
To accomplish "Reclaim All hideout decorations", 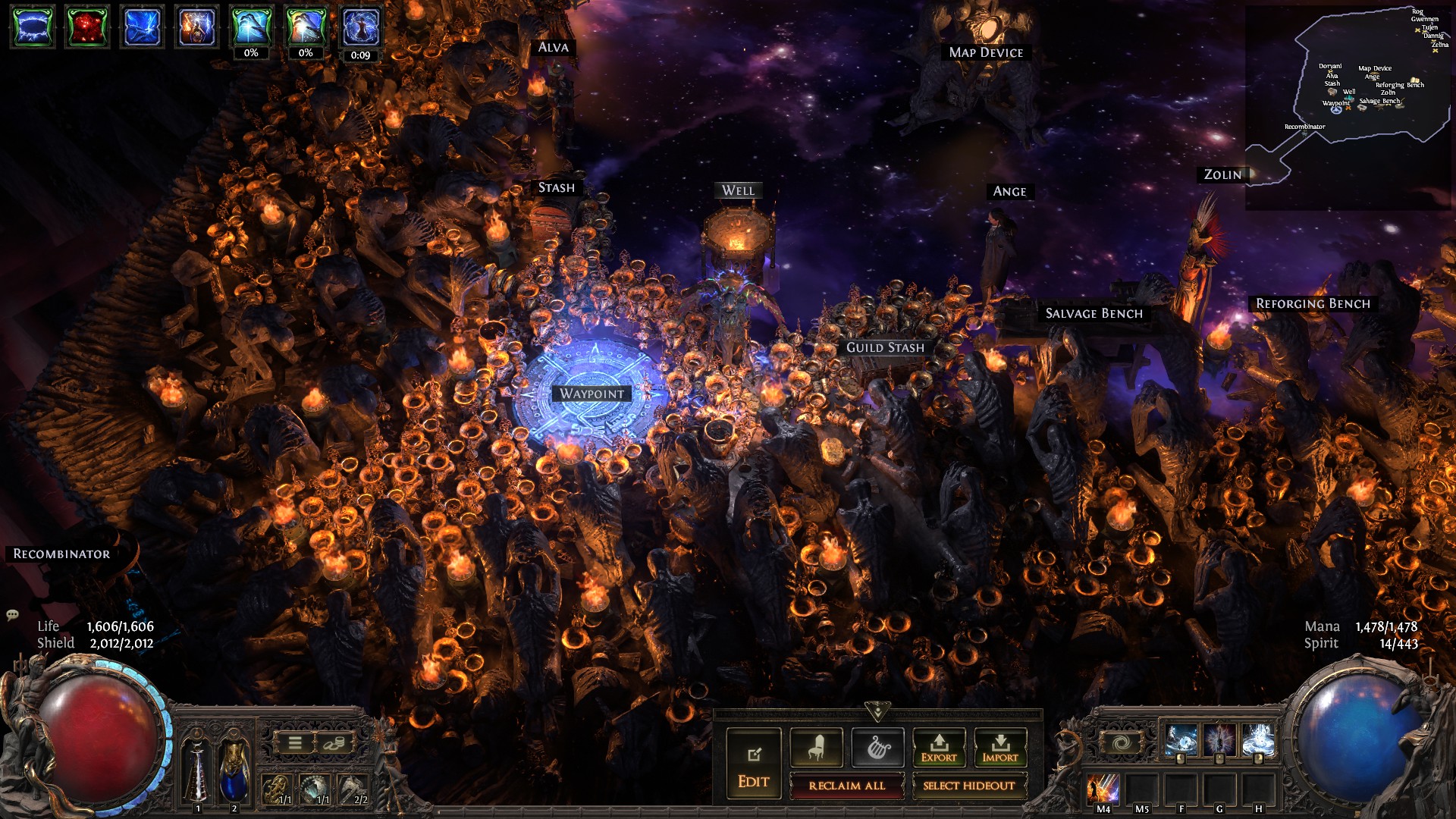I will pyautogui.click(x=846, y=786).
